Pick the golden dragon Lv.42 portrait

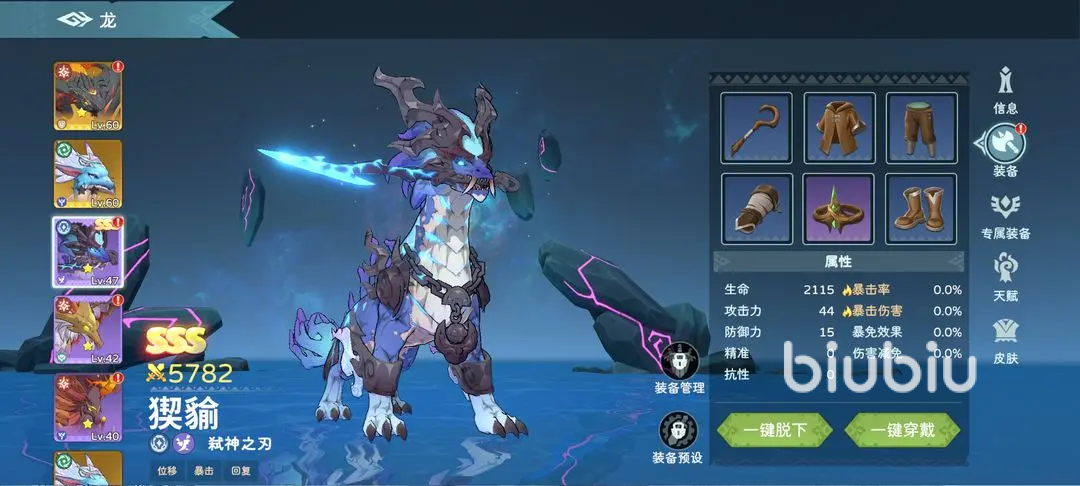[88, 329]
